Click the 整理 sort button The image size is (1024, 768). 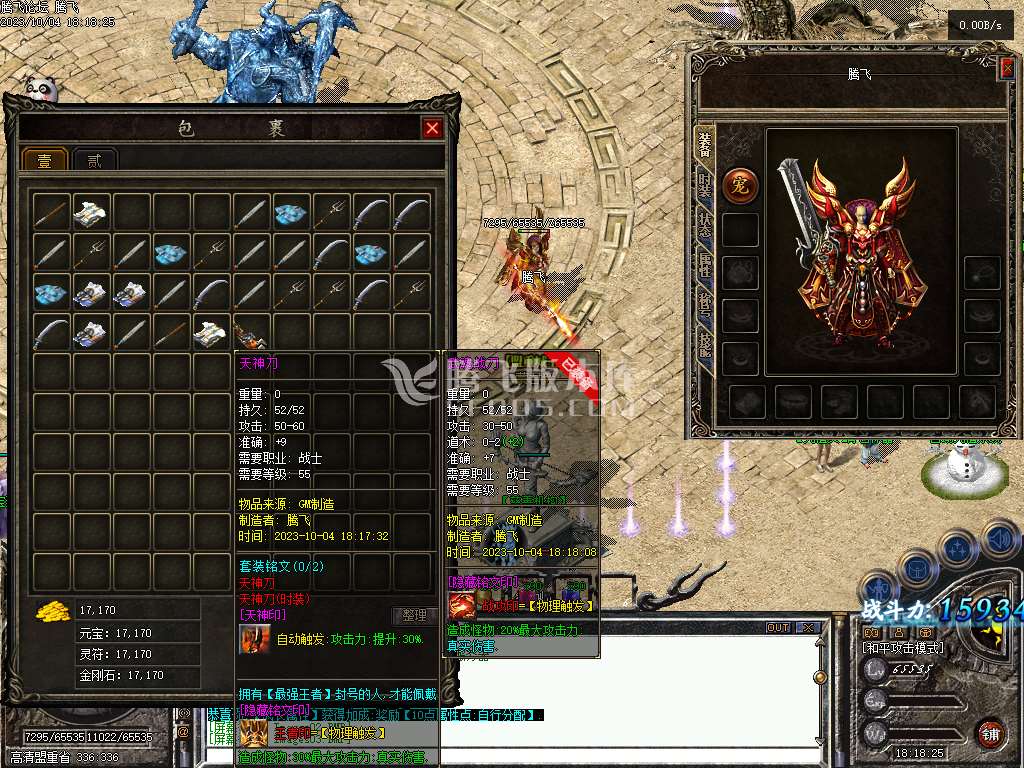point(414,616)
